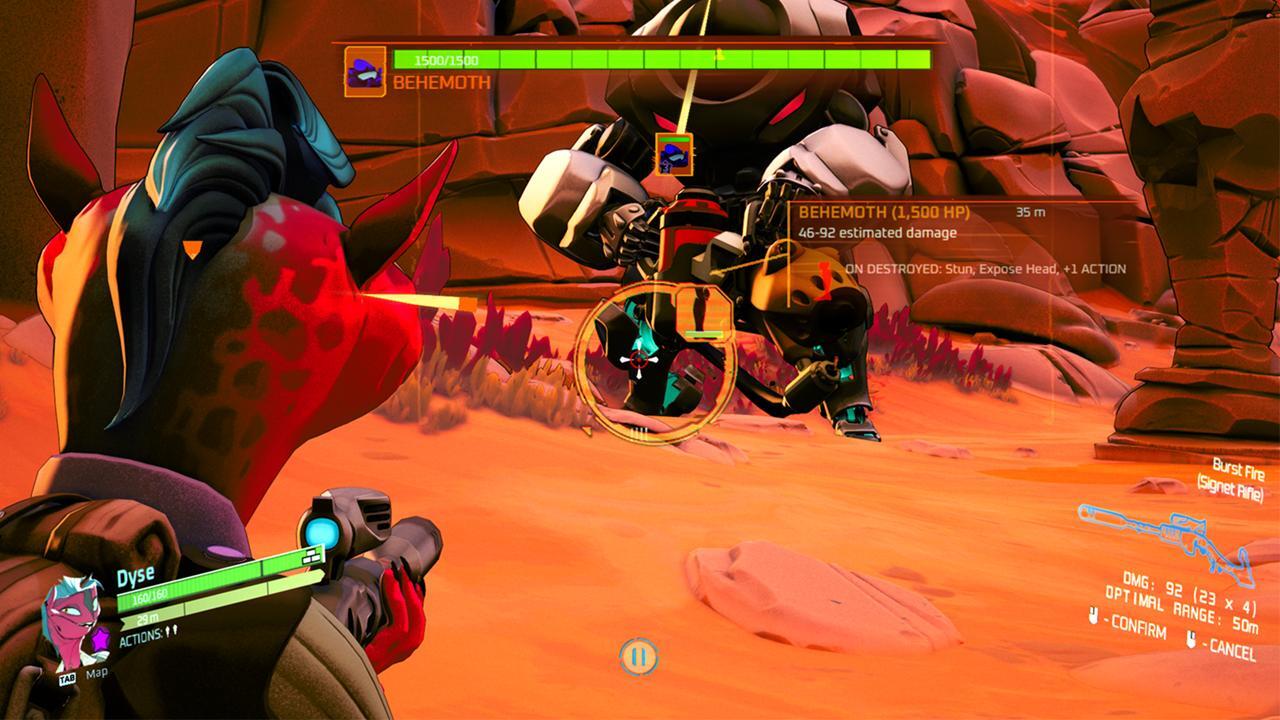Select the purple star badge beside Dyse's portrait
Screen dimensions: 1280x720
coord(100,637)
